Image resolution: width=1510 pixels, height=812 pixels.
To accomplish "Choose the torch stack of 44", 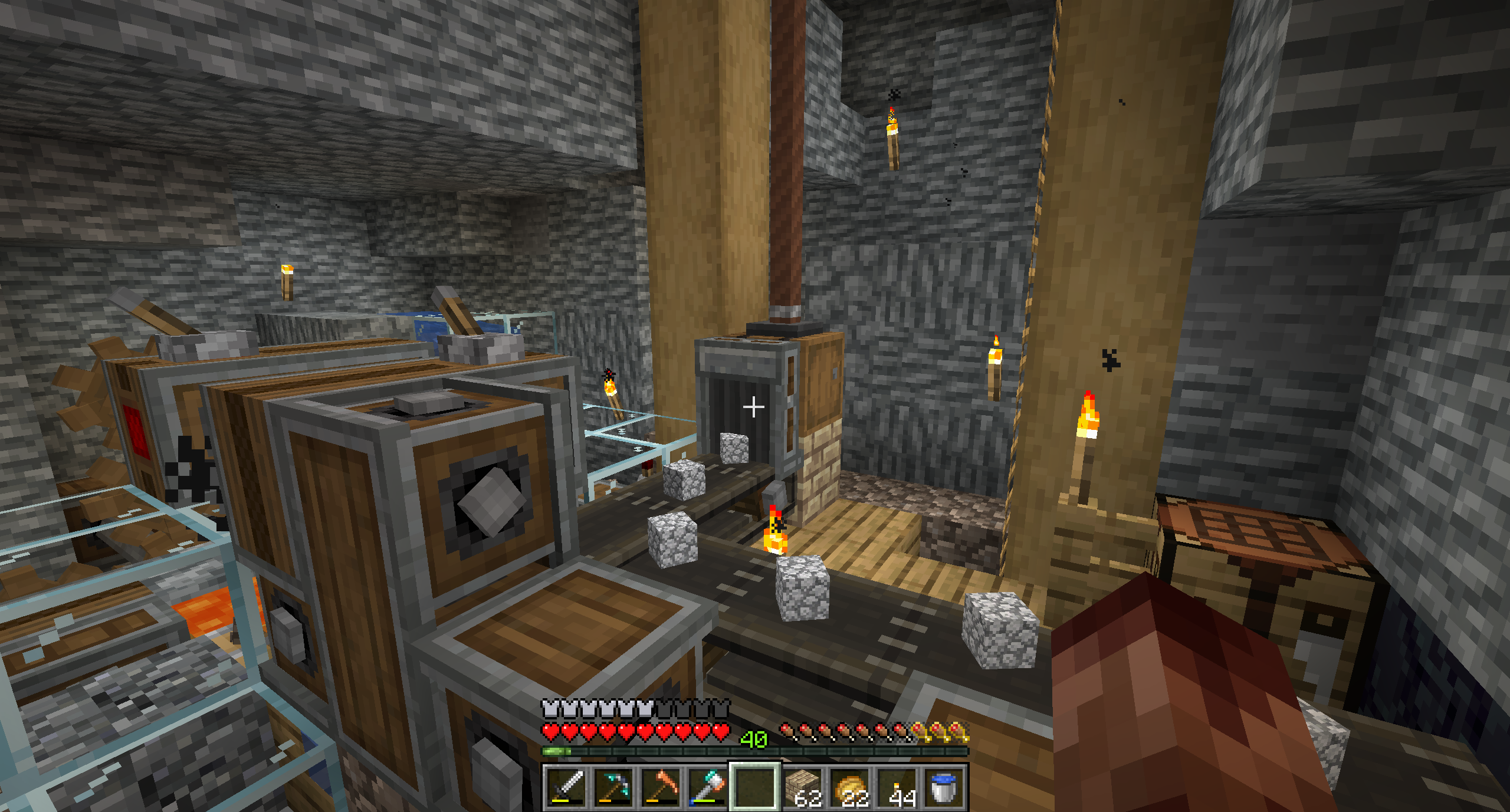I will pyautogui.click(x=898, y=787).
